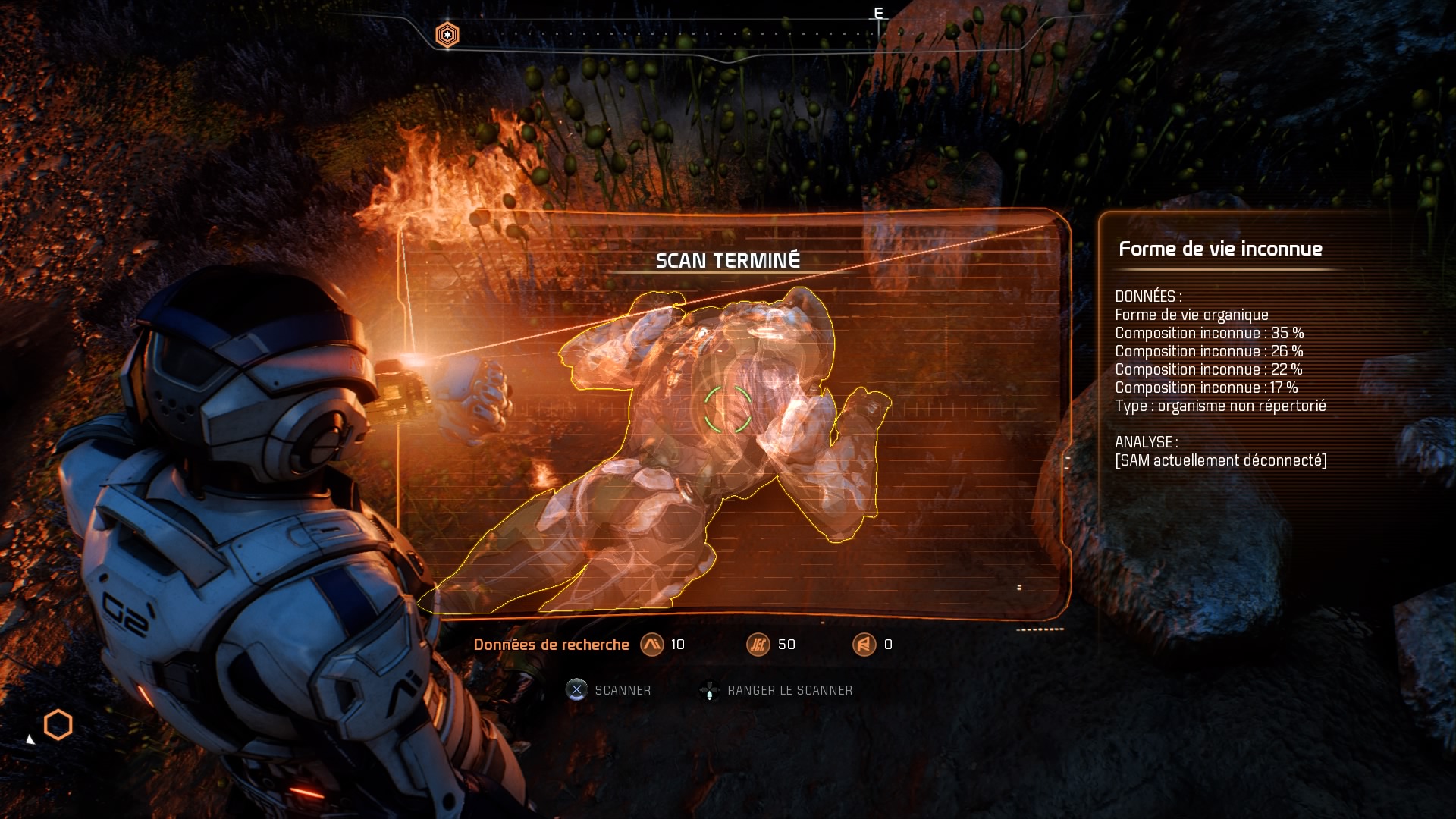Click the Heleus research data icon

pos(758,645)
